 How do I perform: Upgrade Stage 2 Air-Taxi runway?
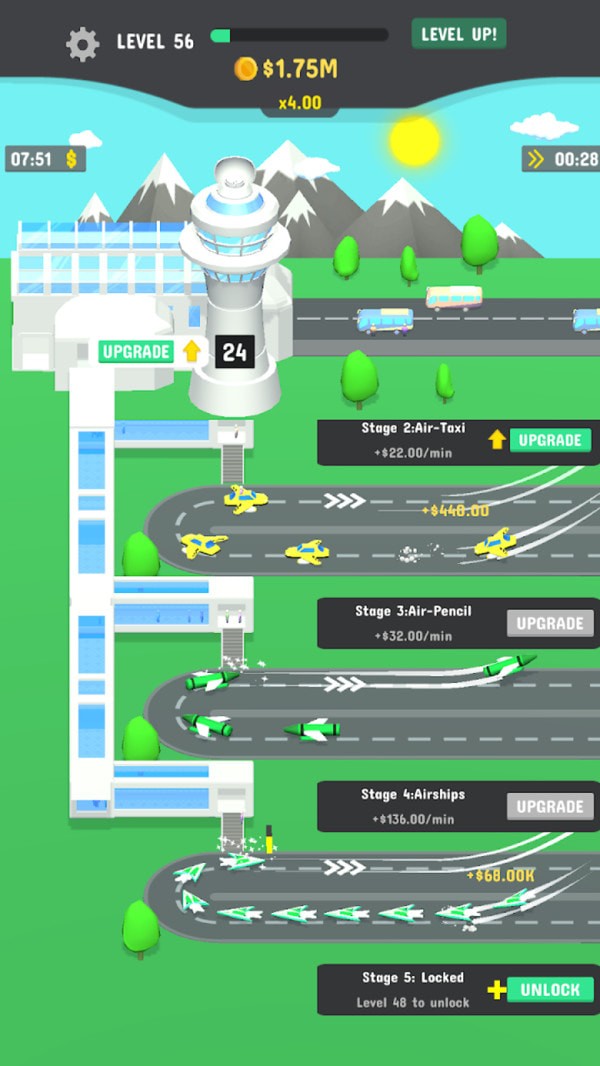click(550, 440)
